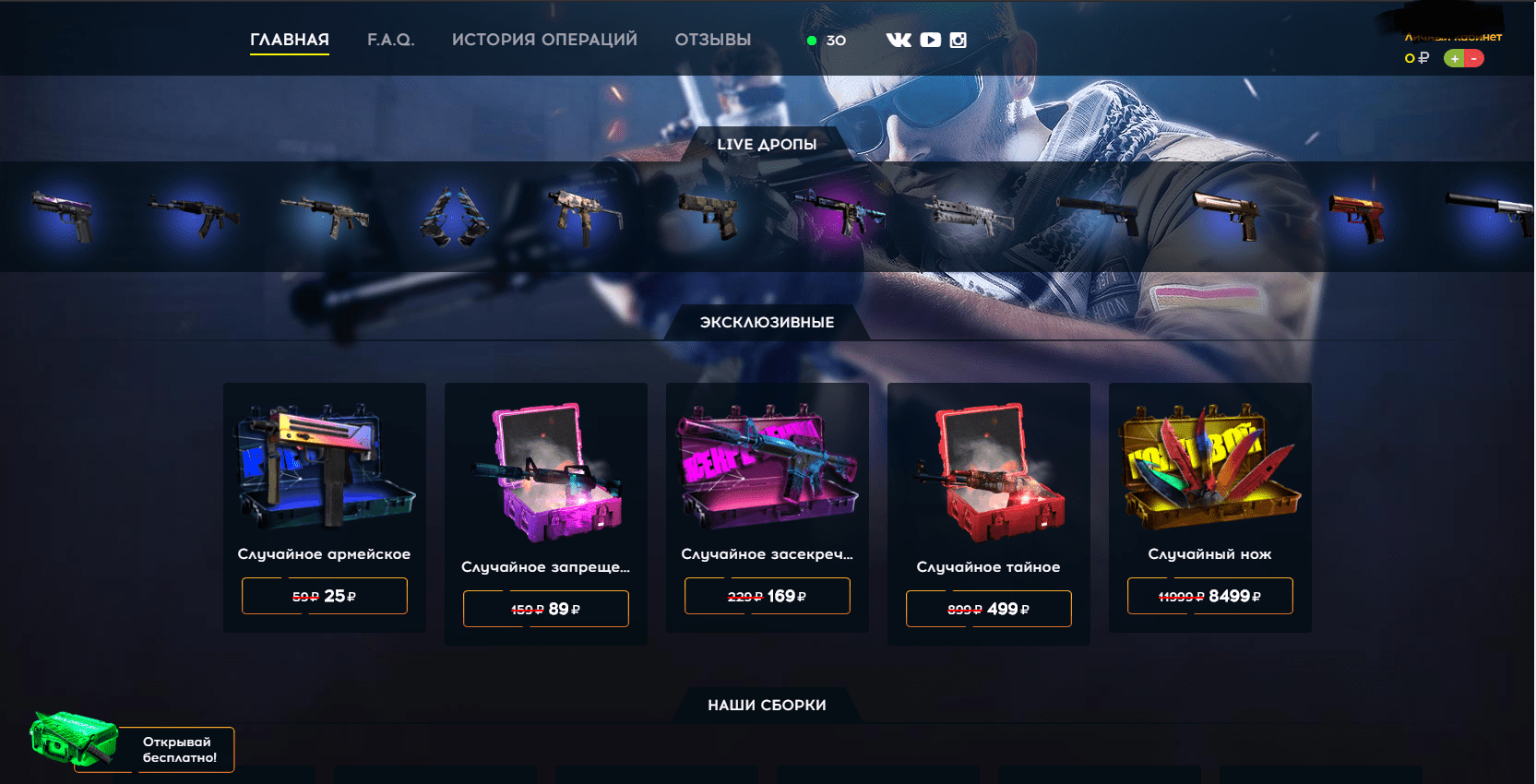Buy the restricted case for 89 ₽

pos(545,609)
